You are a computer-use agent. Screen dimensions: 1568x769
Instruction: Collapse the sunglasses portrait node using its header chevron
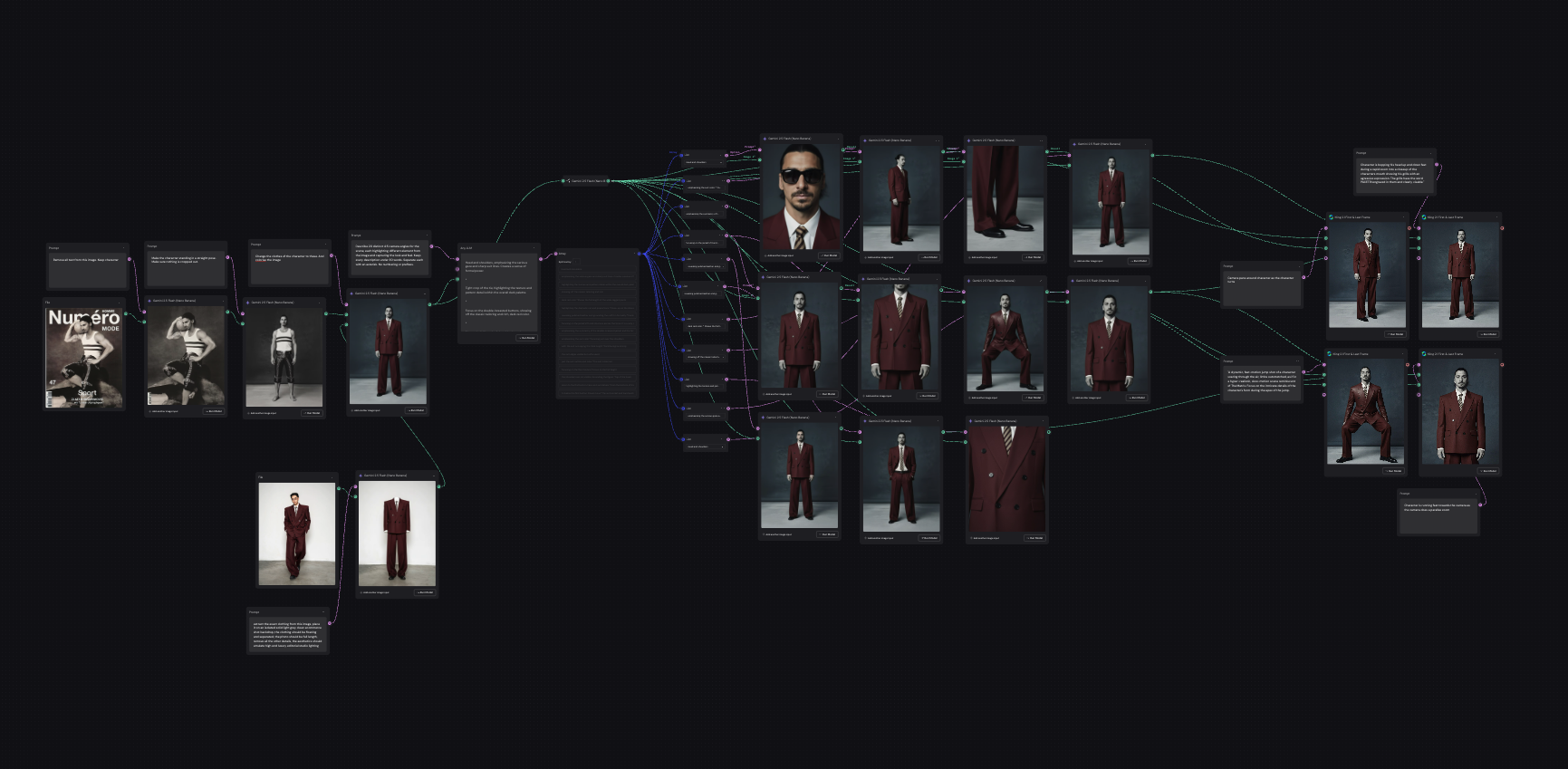click(x=839, y=139)
